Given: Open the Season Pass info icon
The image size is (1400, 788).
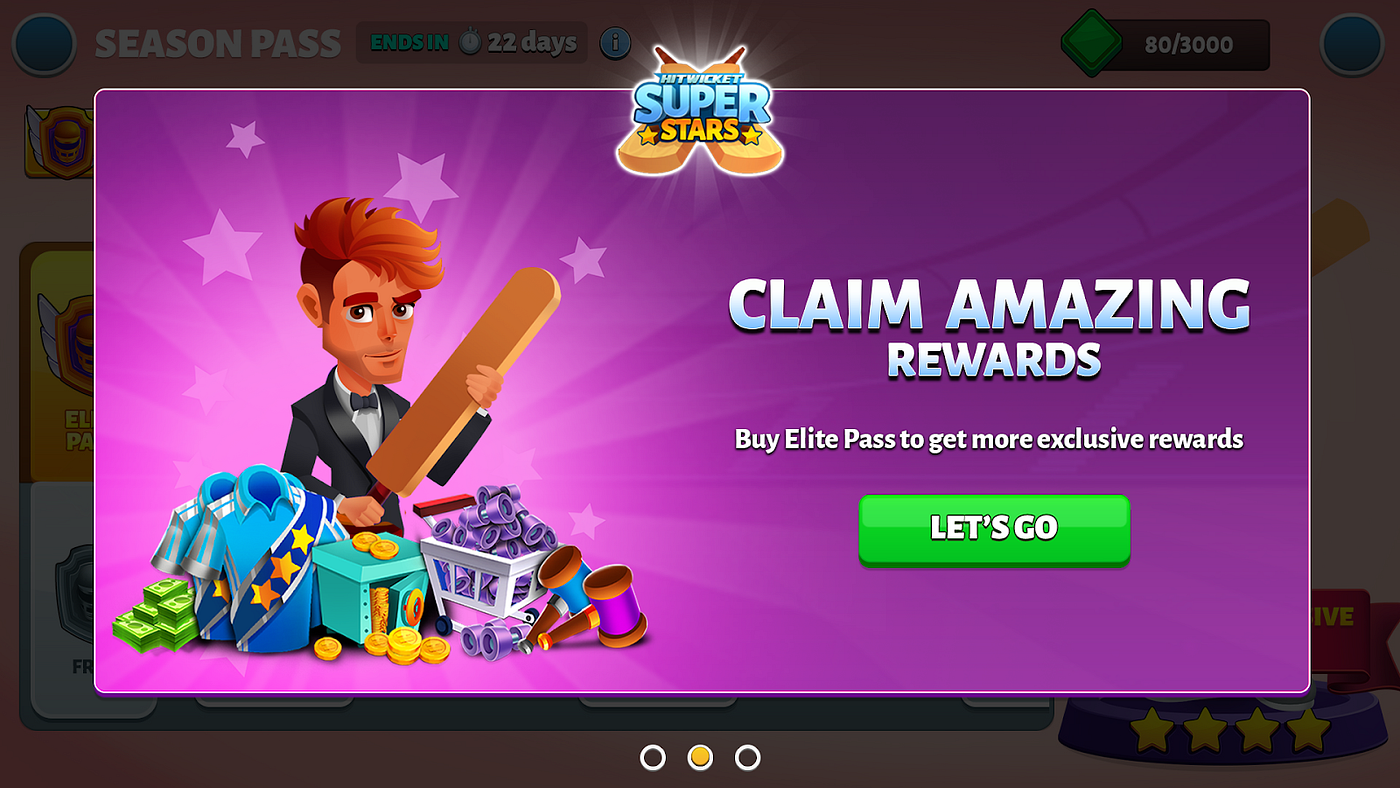Looking at the screenshot, I should pyautogui.click(x=616, y=43).
